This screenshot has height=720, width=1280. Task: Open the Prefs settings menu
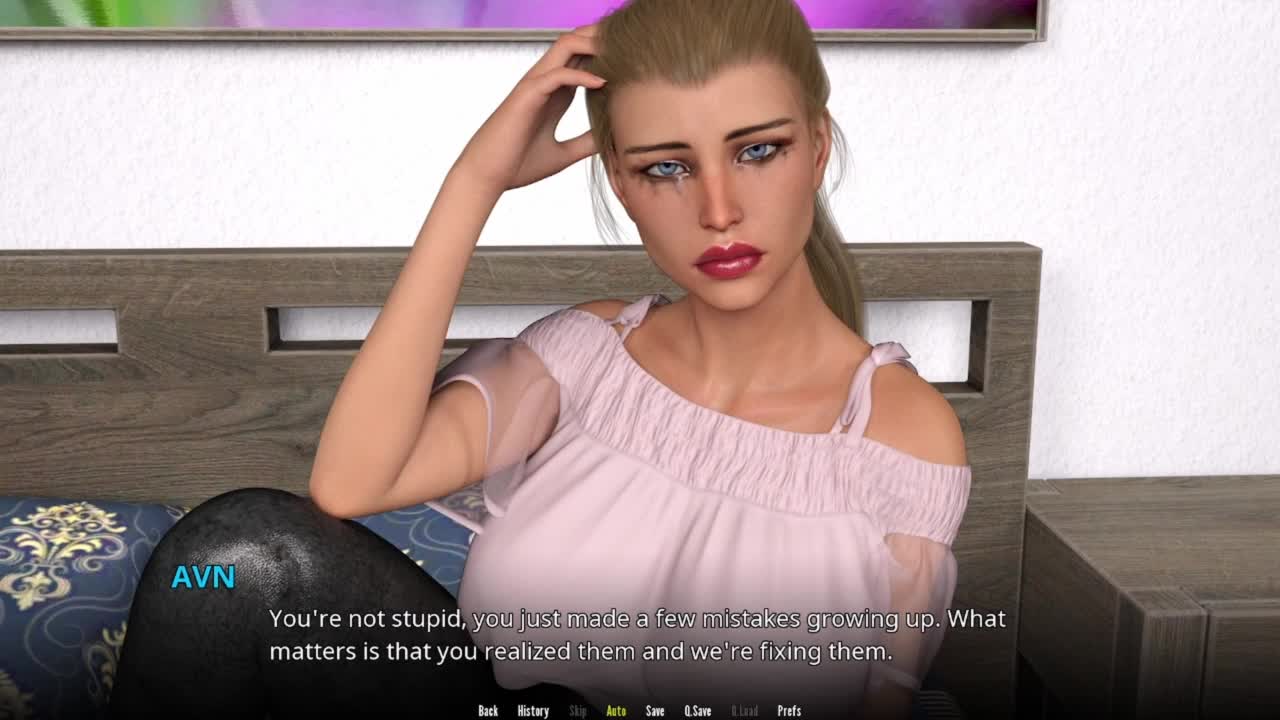click(x=789, y=711)
